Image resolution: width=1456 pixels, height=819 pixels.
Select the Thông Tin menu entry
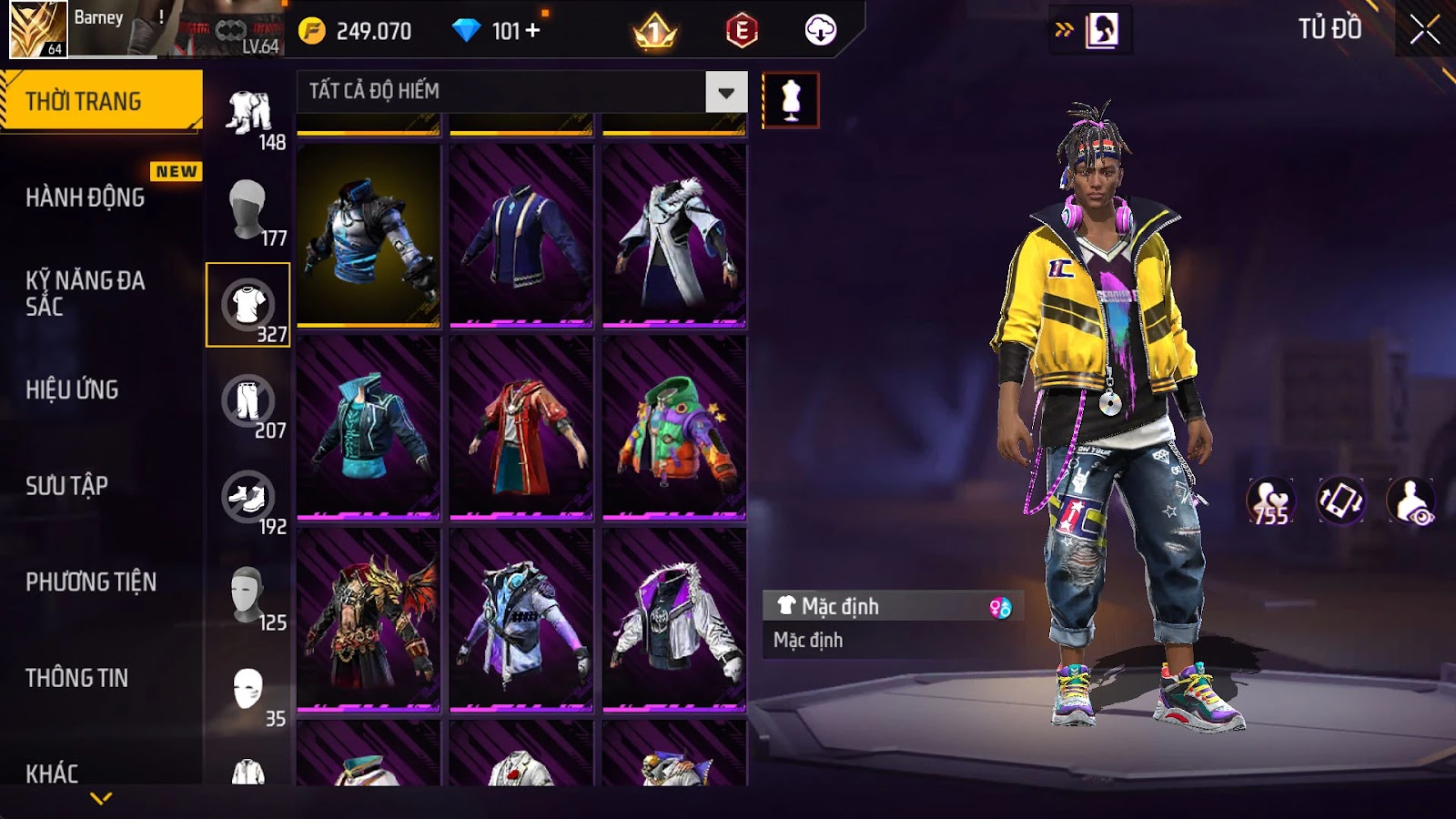[77, 678]
